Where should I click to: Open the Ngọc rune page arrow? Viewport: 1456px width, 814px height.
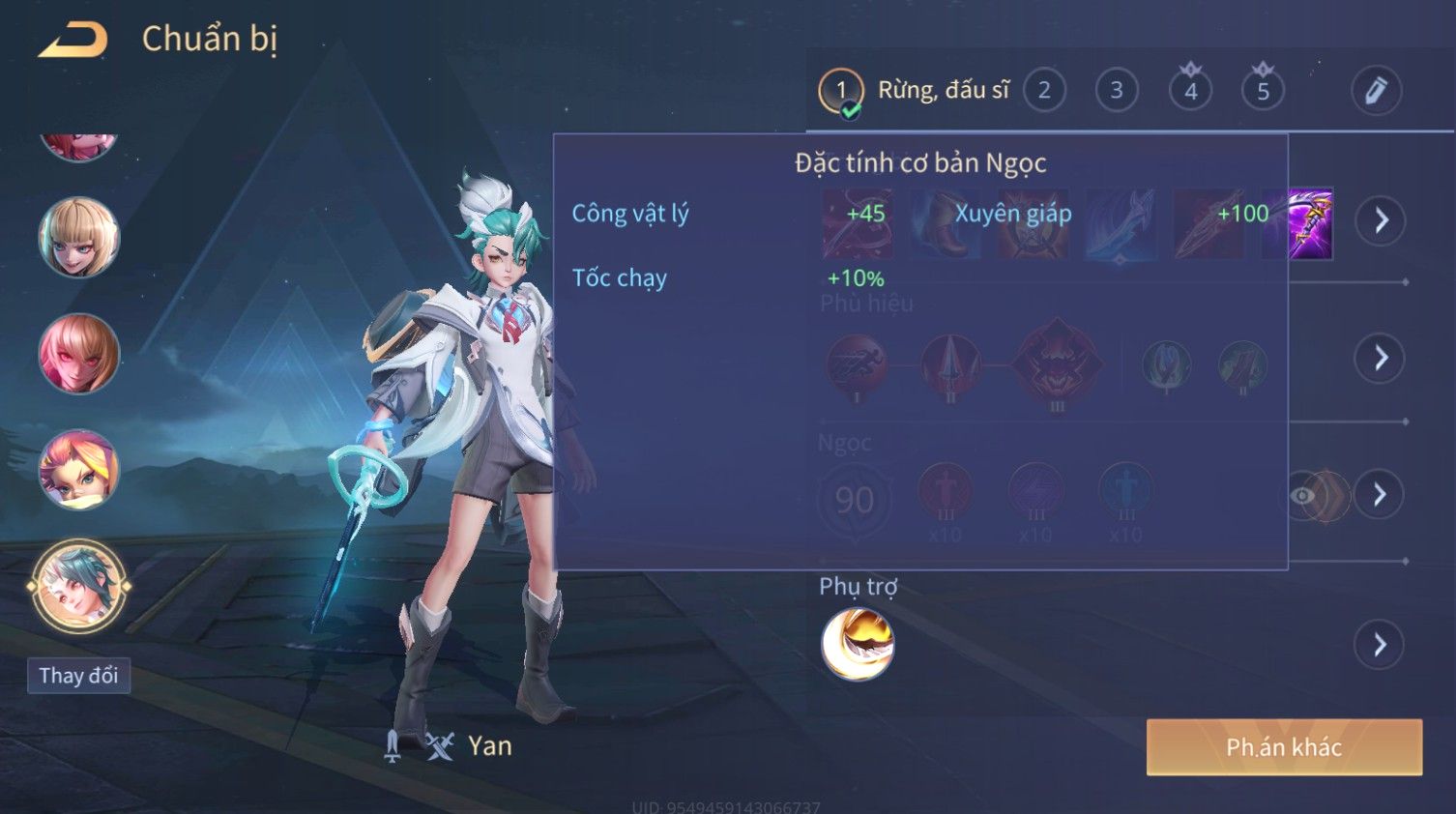(x=1380, y=495)
